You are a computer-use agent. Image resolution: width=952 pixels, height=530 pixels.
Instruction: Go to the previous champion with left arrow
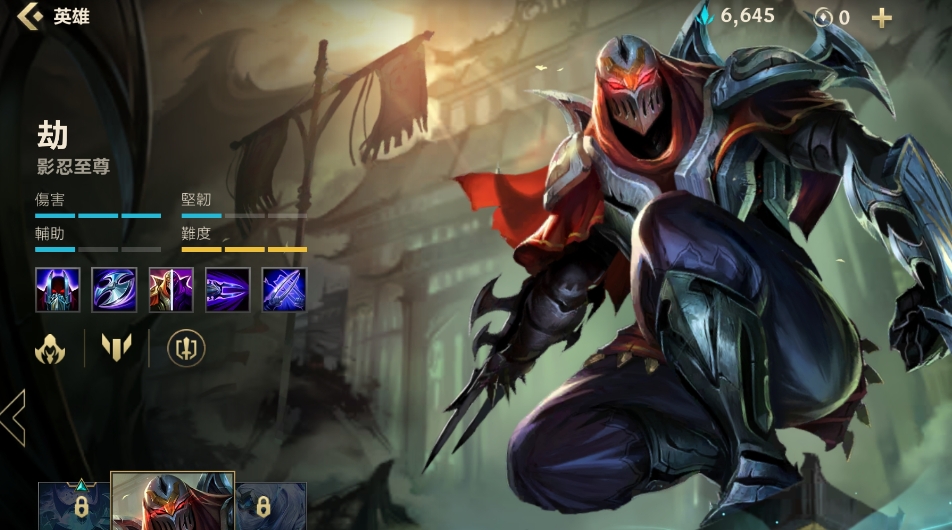14,418
